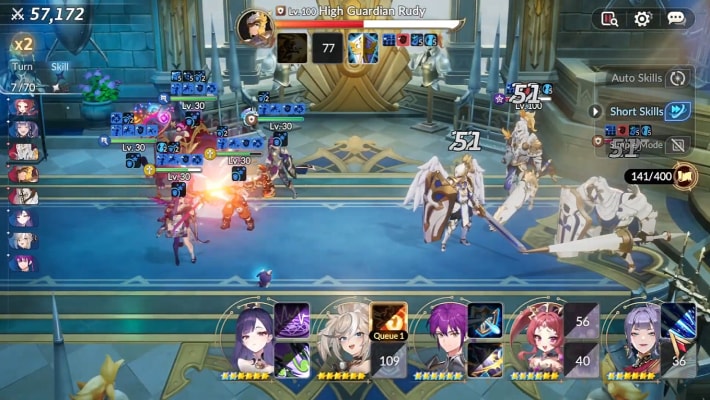Screen dimensions: 710x400
Task: Toggle Simple Mode
Action: pyautogui.click(x=679, y=145)
